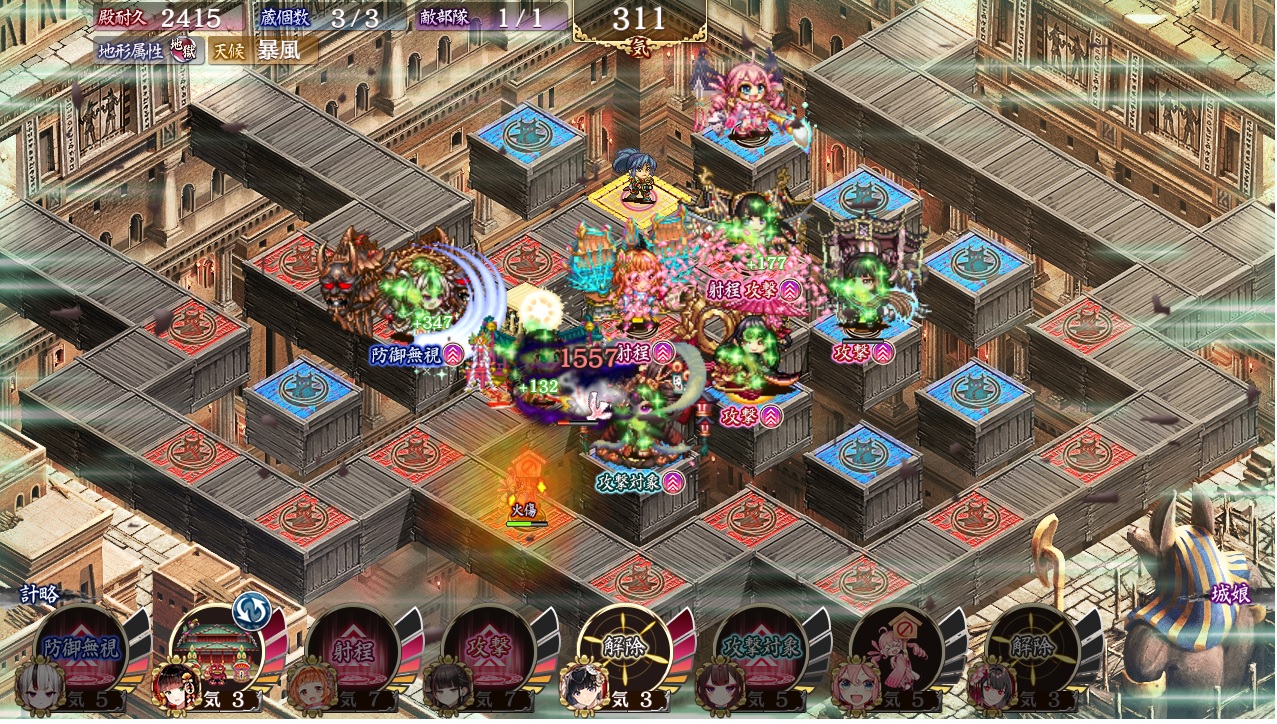Trigger the 攻撃 attack stratagem
This screenshot has width=1277, height=724.
tap(489, 648)
